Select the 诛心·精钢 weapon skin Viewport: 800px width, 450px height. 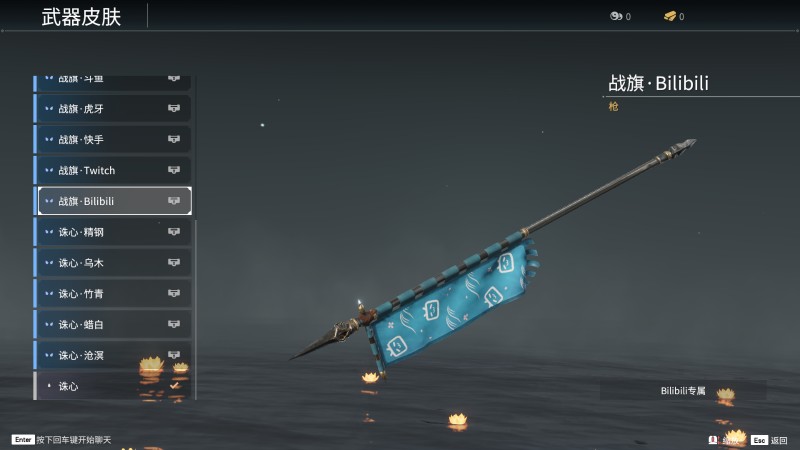pyautogui.click(x=112, y=232)
